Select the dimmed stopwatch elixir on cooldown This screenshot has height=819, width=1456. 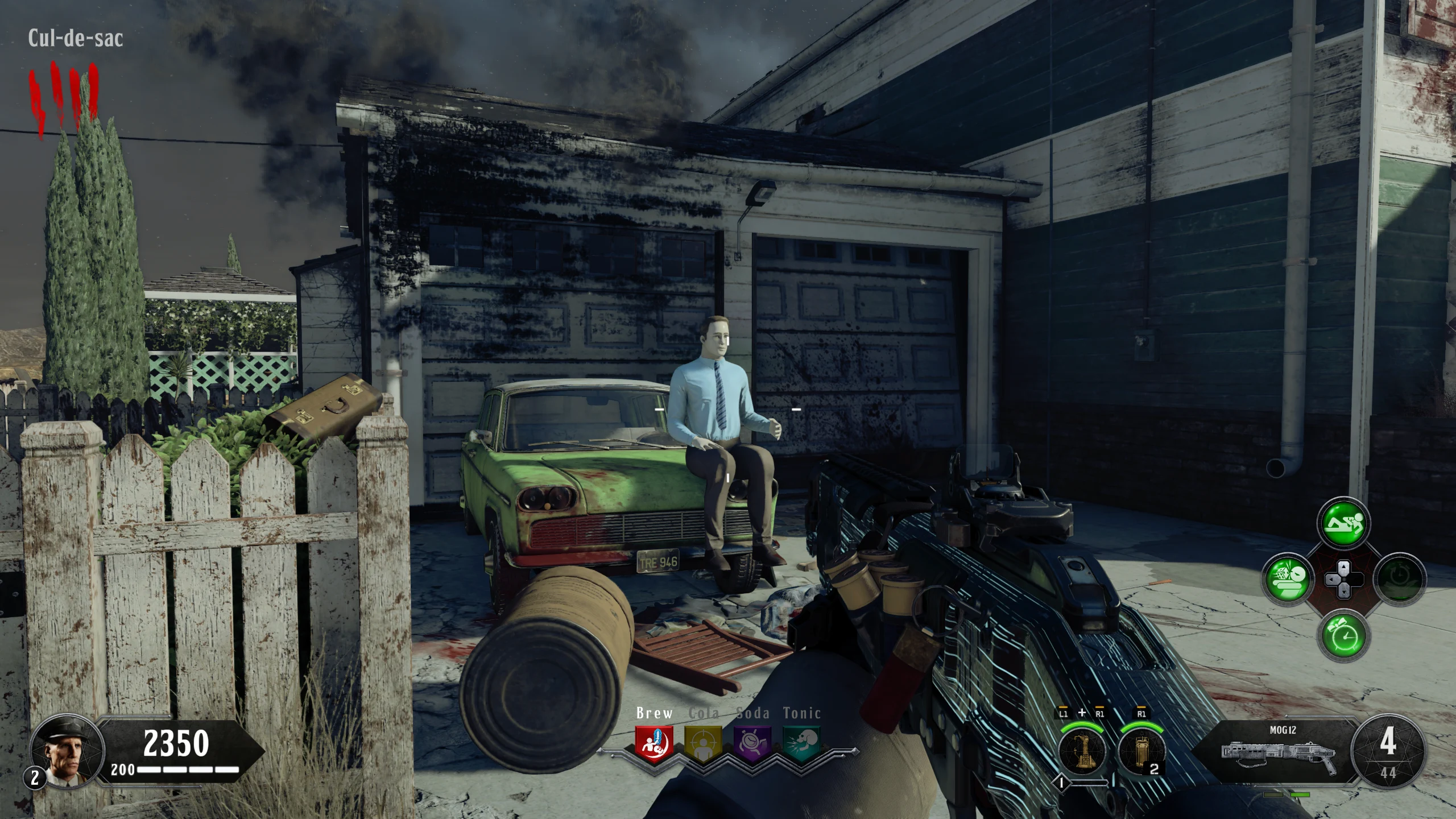click(x=1400, y=580)
